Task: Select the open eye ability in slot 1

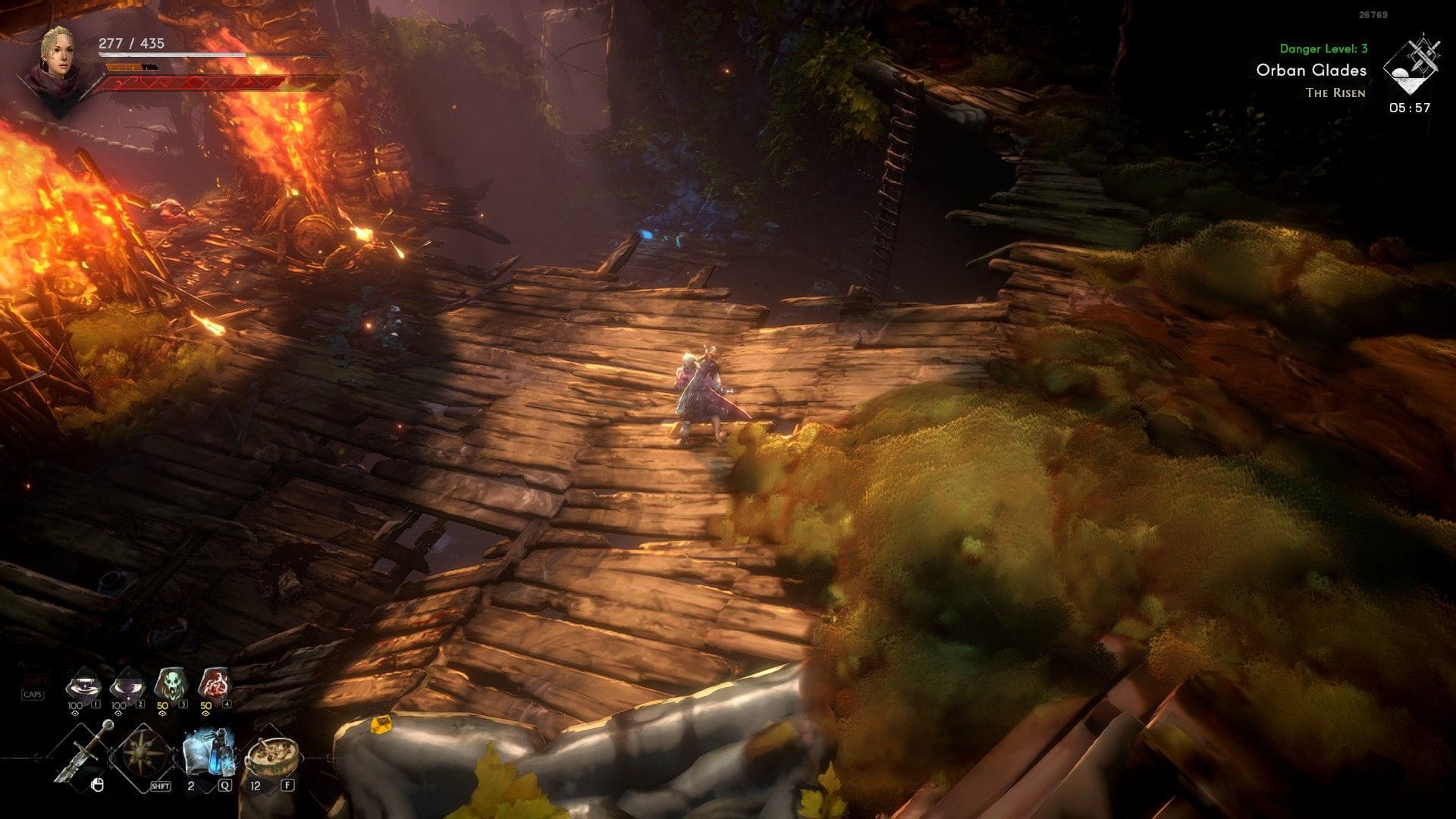Action: (83, 686)
